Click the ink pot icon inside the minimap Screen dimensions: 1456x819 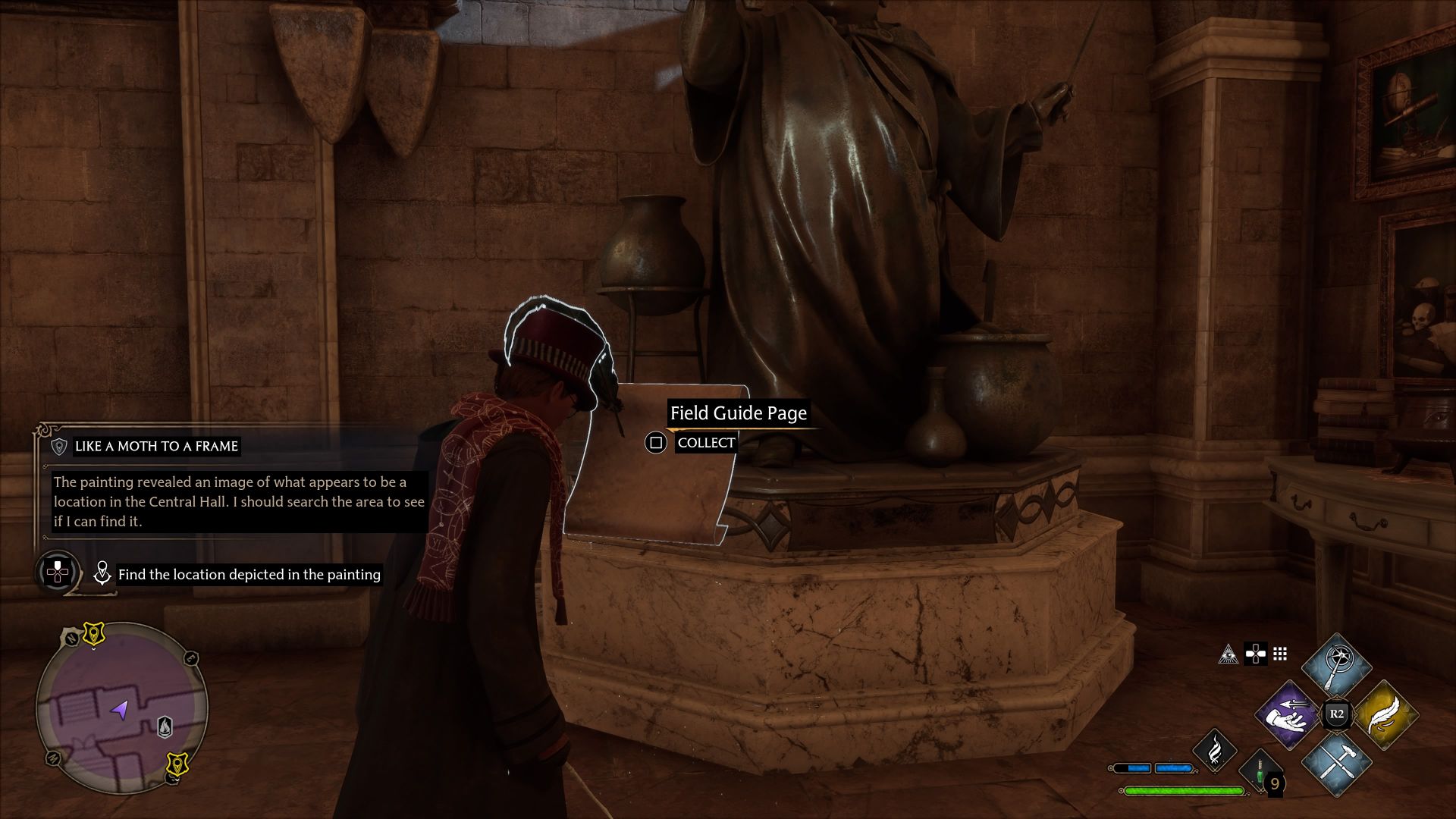click(165, 725)
